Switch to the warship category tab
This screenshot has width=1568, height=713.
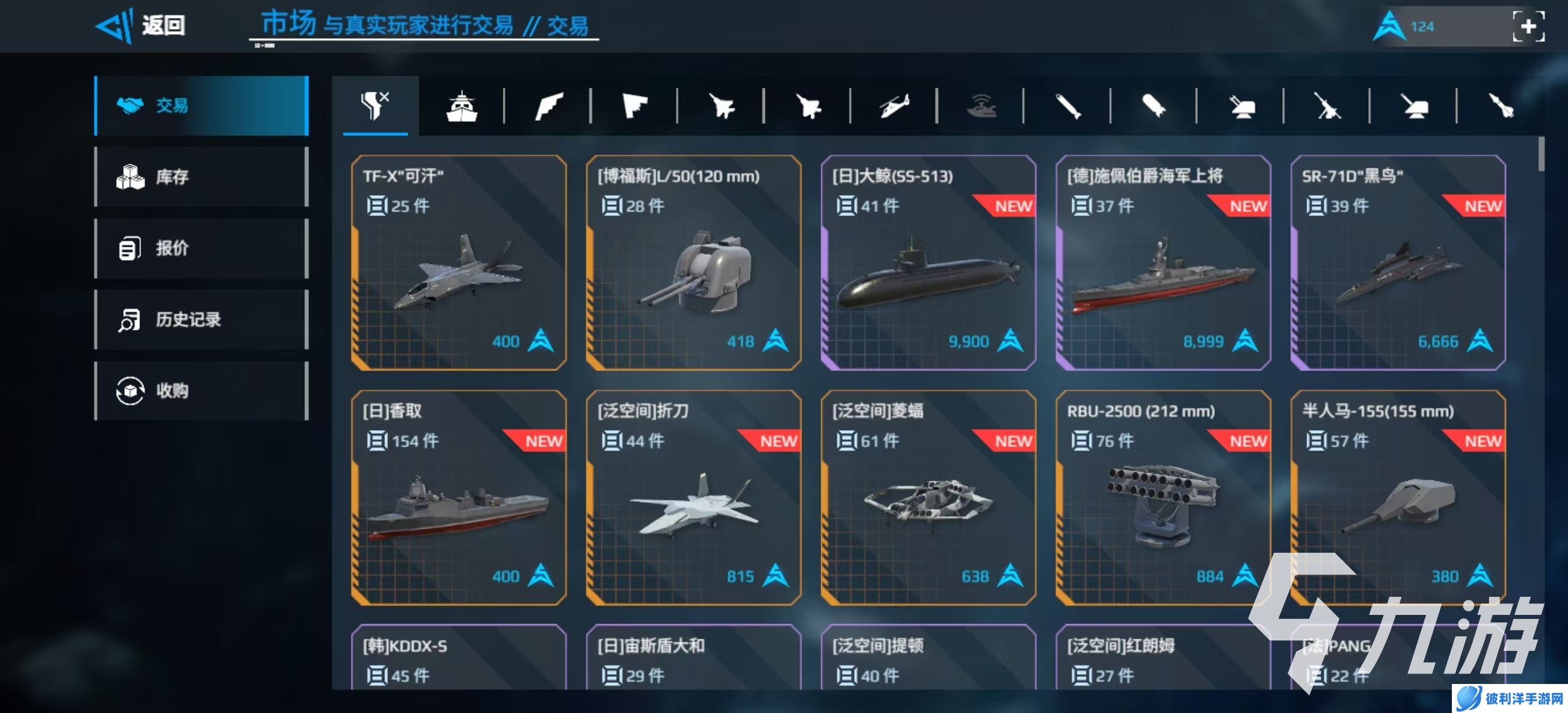click(462, 106)
